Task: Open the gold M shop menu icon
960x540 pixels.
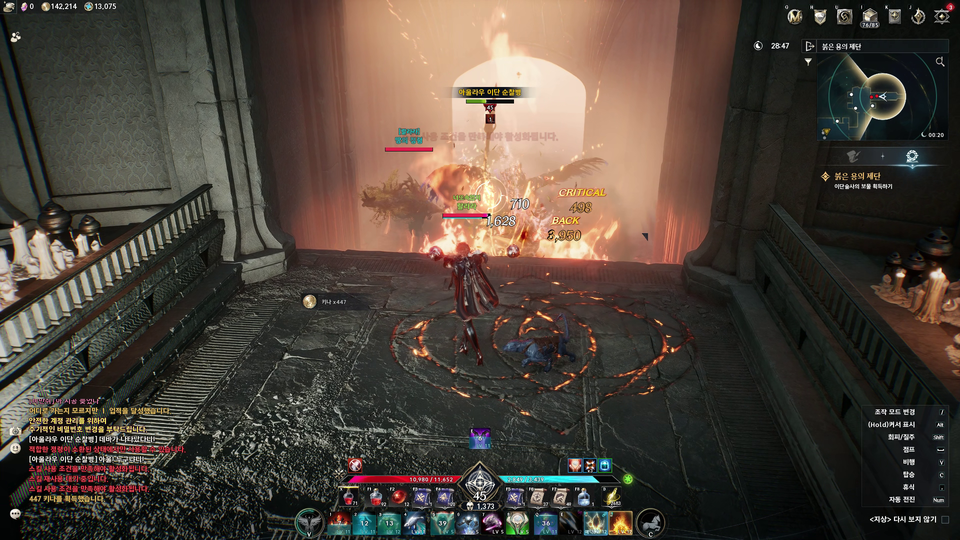Action: (x=795, y=16)
